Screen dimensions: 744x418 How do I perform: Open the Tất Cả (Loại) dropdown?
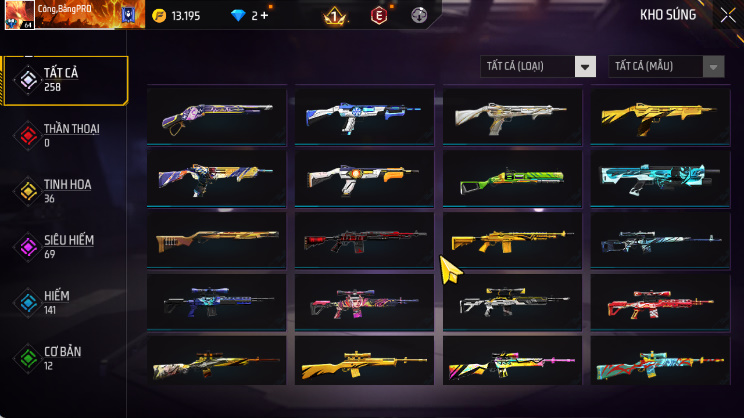pyautogui.click(x=538, y=66)
